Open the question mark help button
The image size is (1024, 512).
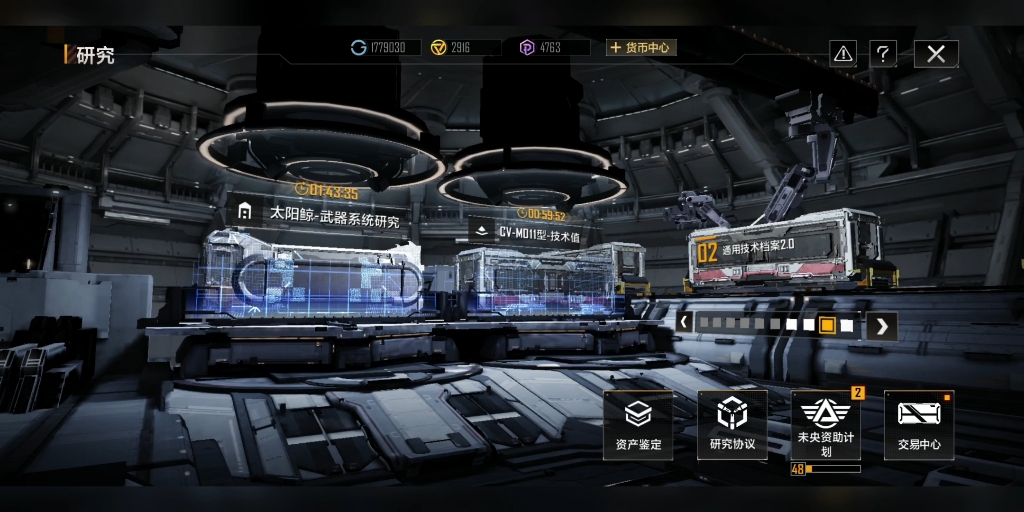pos(882,54)
